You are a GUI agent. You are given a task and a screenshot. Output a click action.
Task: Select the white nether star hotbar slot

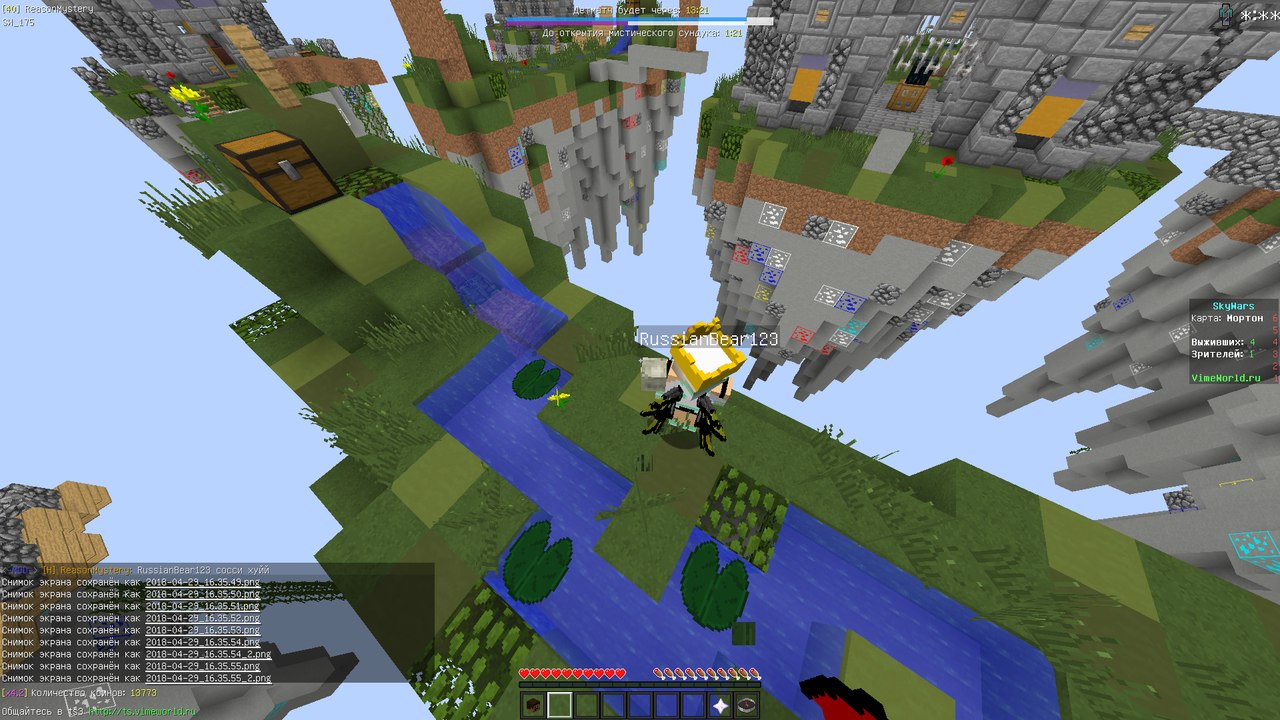pos(720,705)
